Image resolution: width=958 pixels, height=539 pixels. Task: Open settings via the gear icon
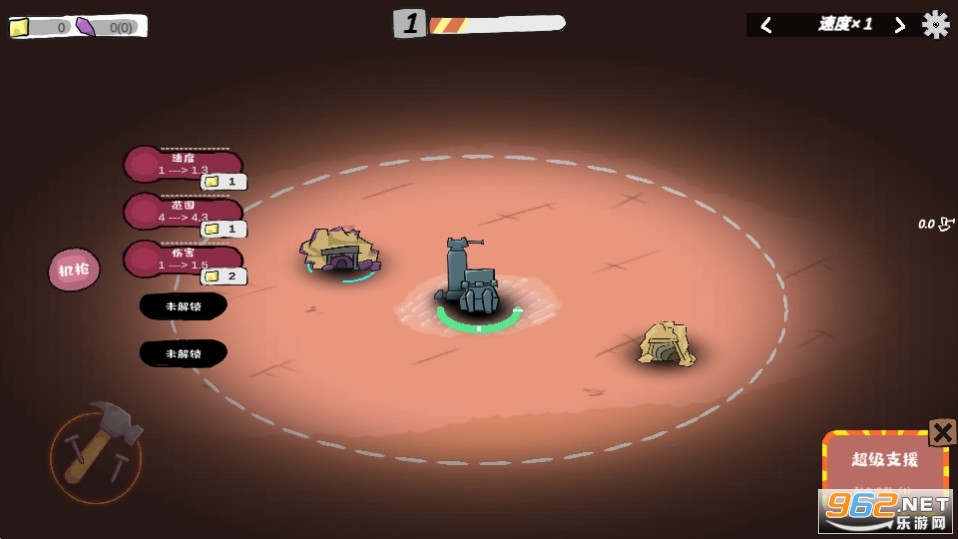936,25
